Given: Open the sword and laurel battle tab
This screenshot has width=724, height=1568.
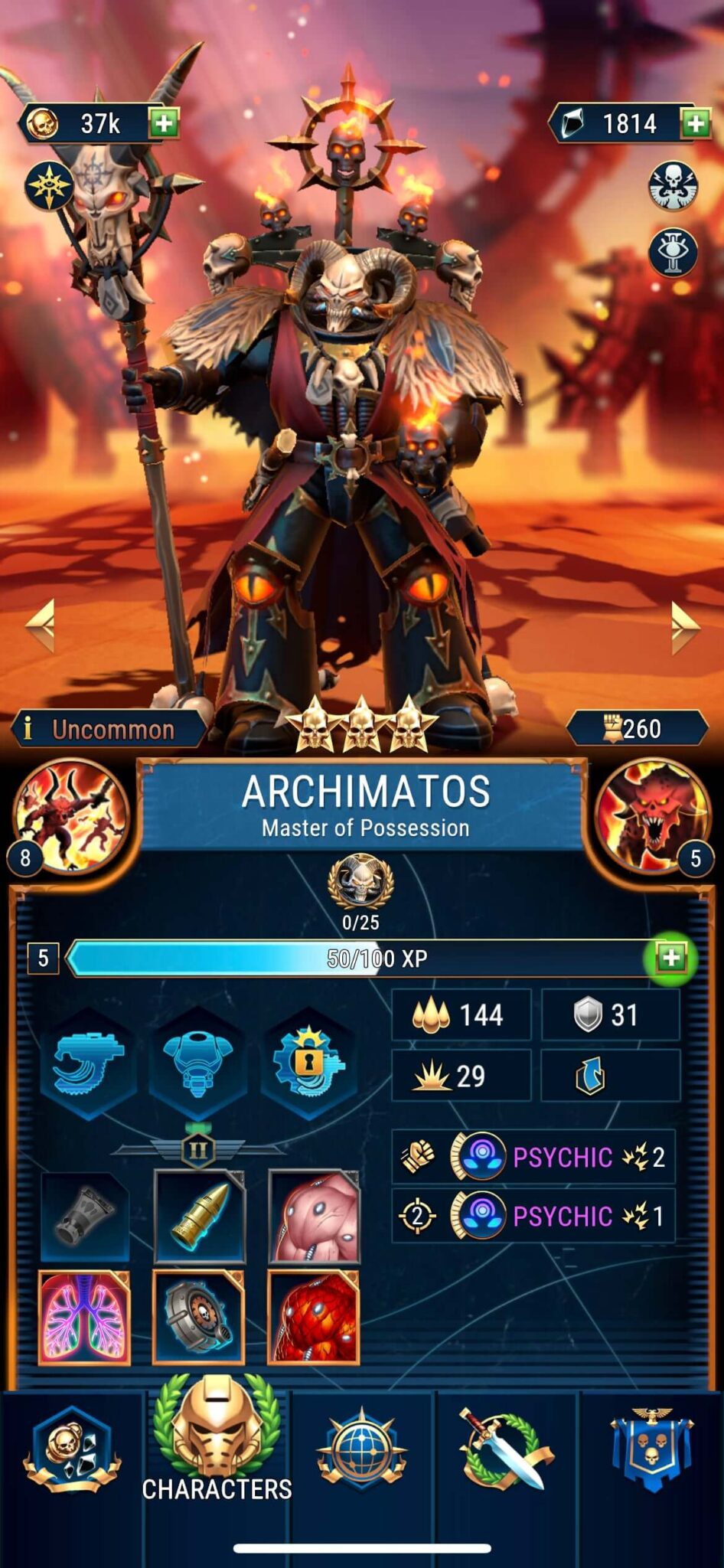Looking at the screenshot, I should (x=505, y=1449).
